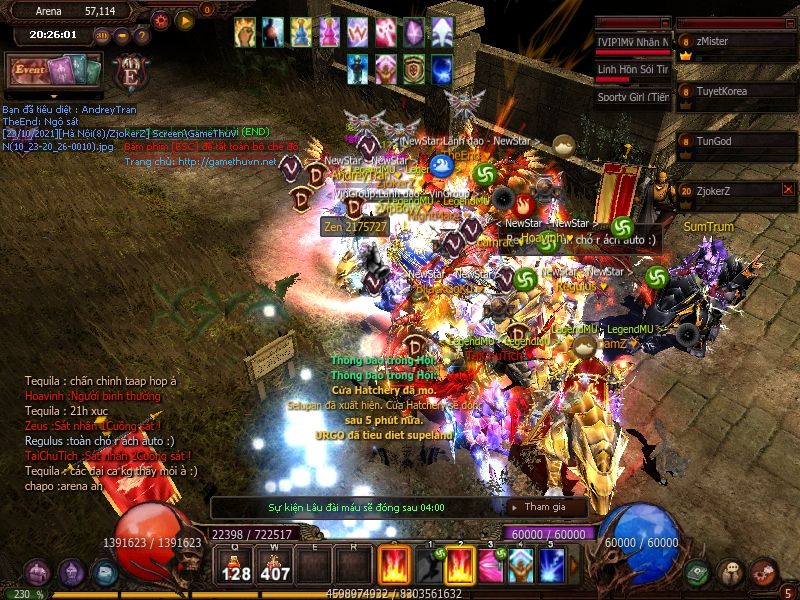Select the flame skill in hotbar slot 2
Image resolution: width=800 pixels, height=600 pixels.
(460, 565)
